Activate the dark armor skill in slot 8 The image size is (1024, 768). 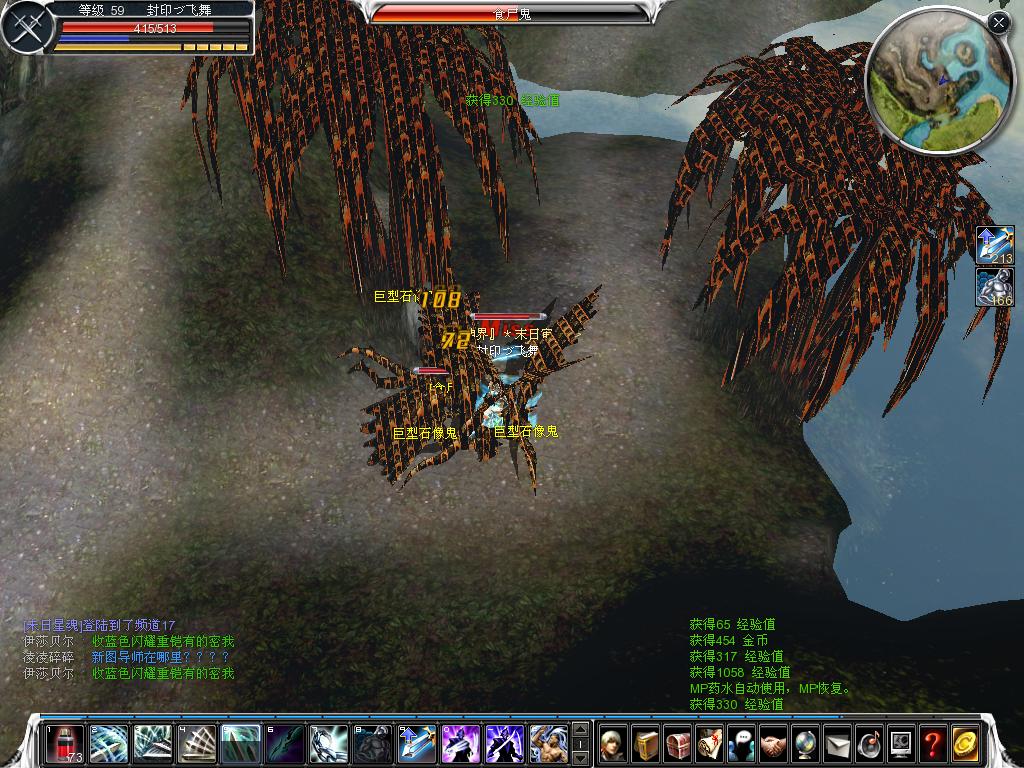373,744
